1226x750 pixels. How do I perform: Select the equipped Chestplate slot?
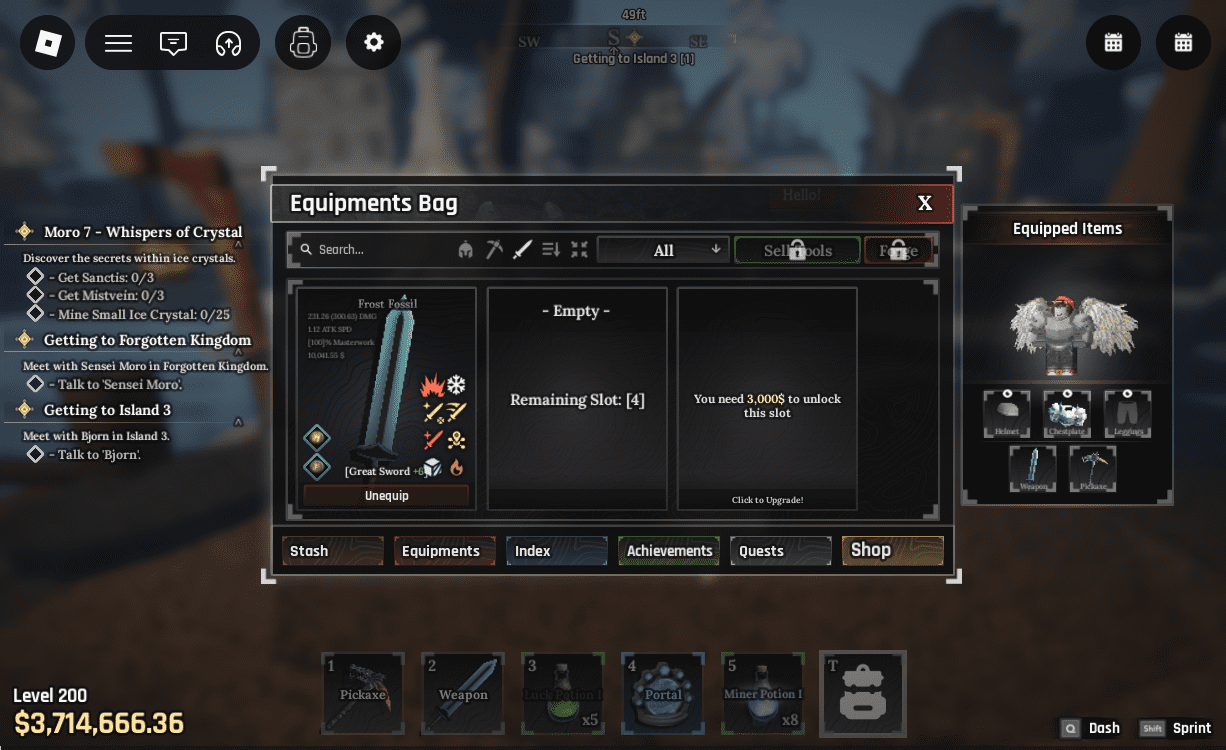pos(1067,413)
